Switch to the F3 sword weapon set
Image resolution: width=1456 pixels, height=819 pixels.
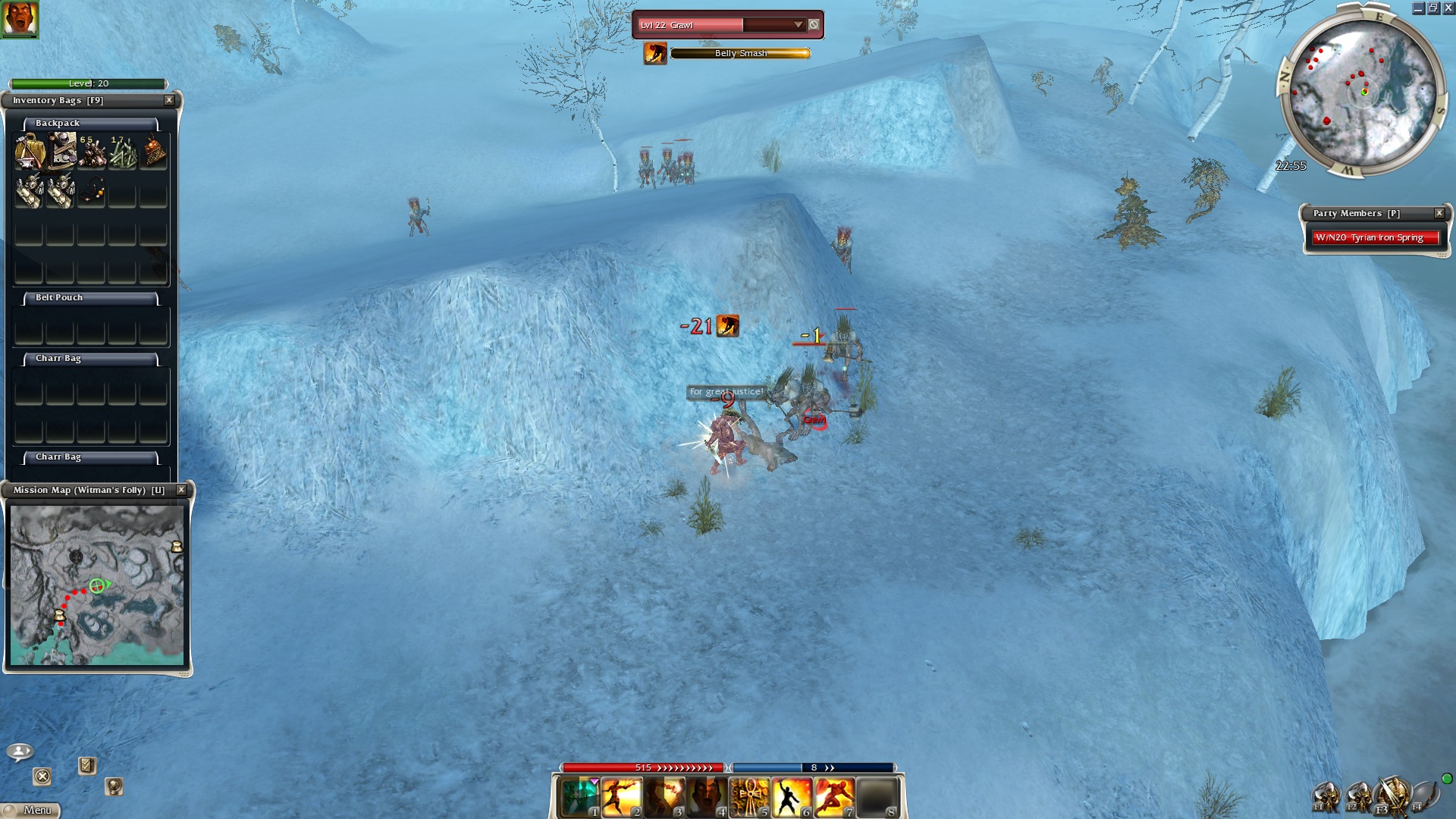click(x=1391, y=796)
